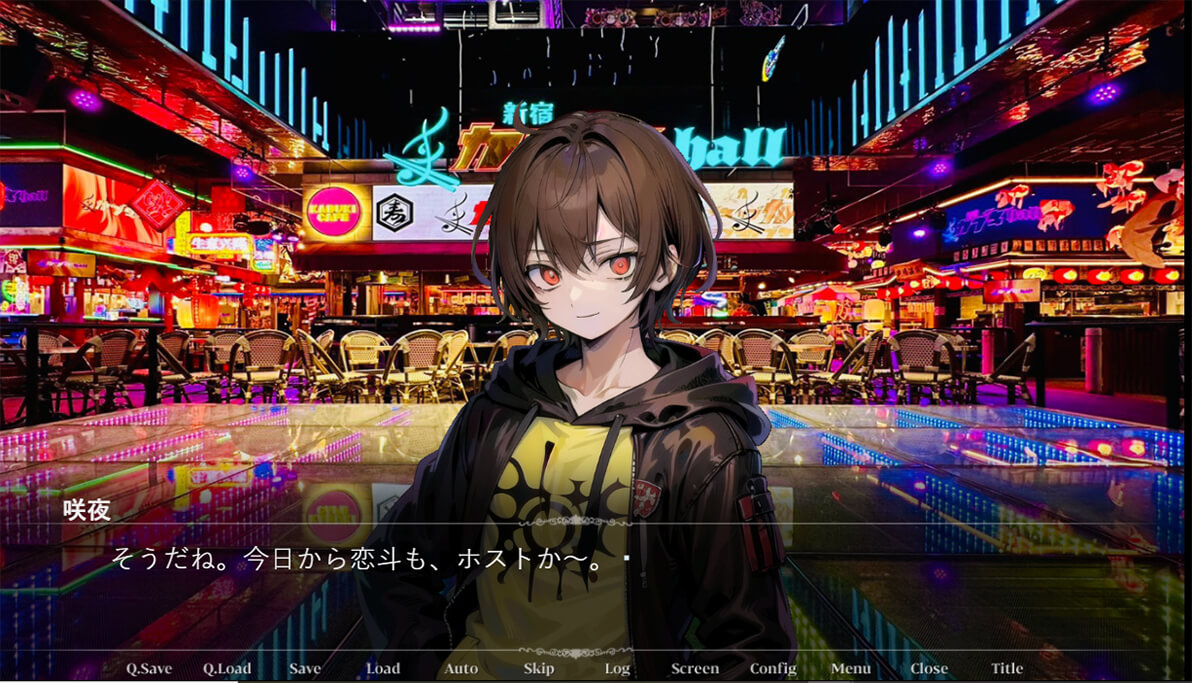The width and height of the screenshot is (1192, 683).
Task: Activate Skip mode
Action: 539,669
